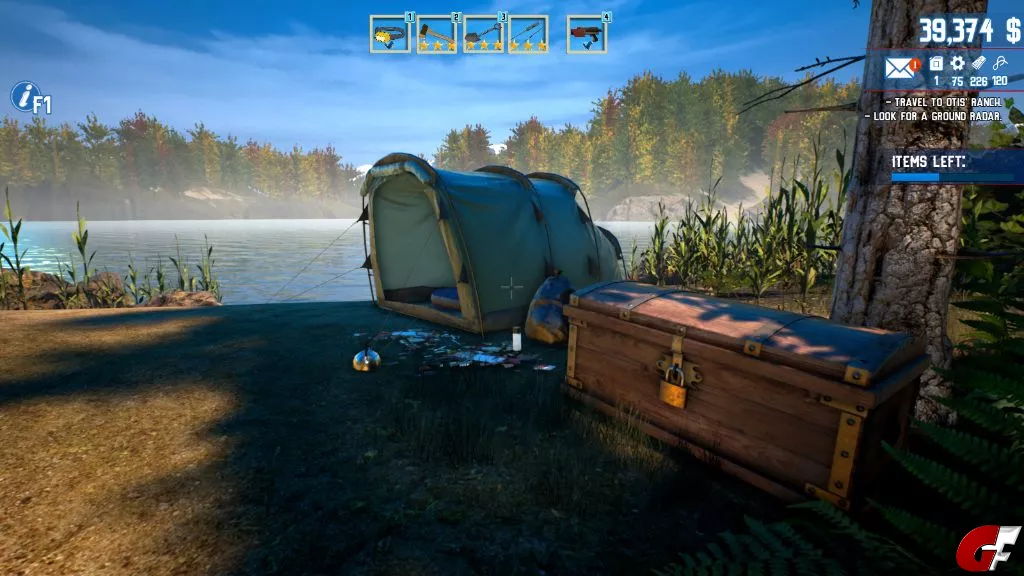The width and height of the screenshot is (1024, 576).
Task: Select the headlamp hotbar slot
Action: (x=389, y=34)
